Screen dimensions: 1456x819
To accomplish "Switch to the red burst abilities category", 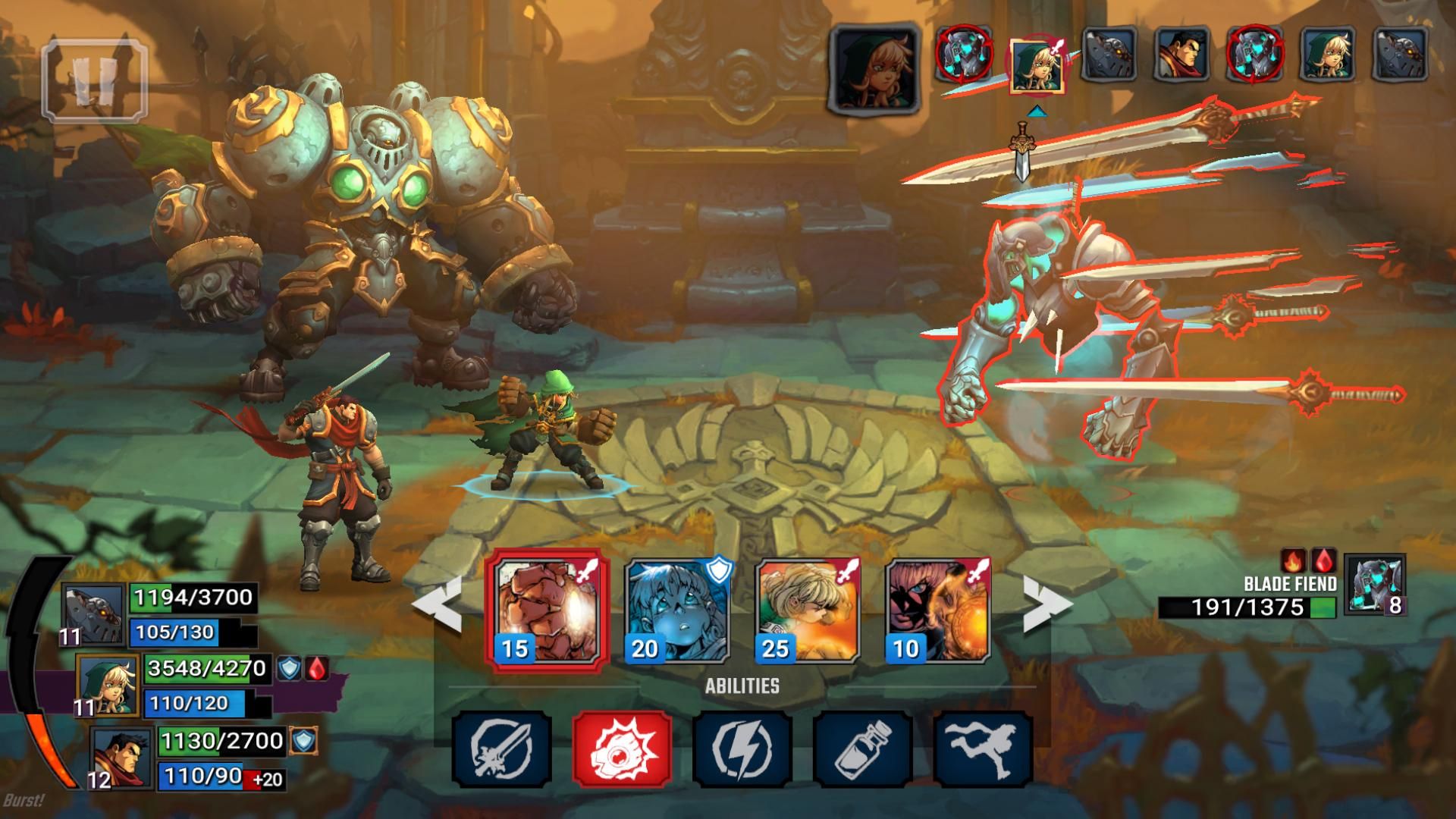I will [622, 749].
